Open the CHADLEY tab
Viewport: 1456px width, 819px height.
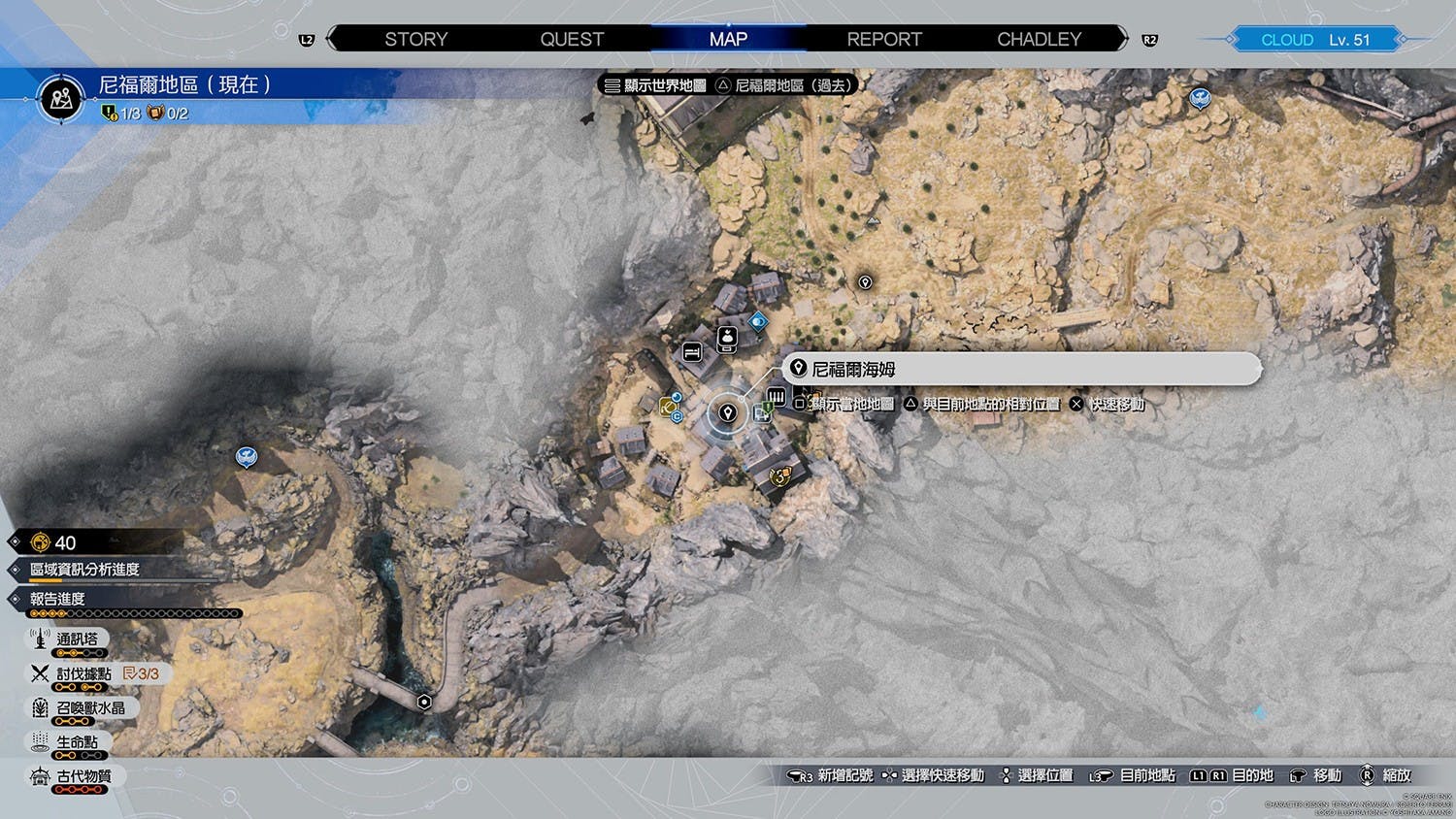tap(1039, 39)
